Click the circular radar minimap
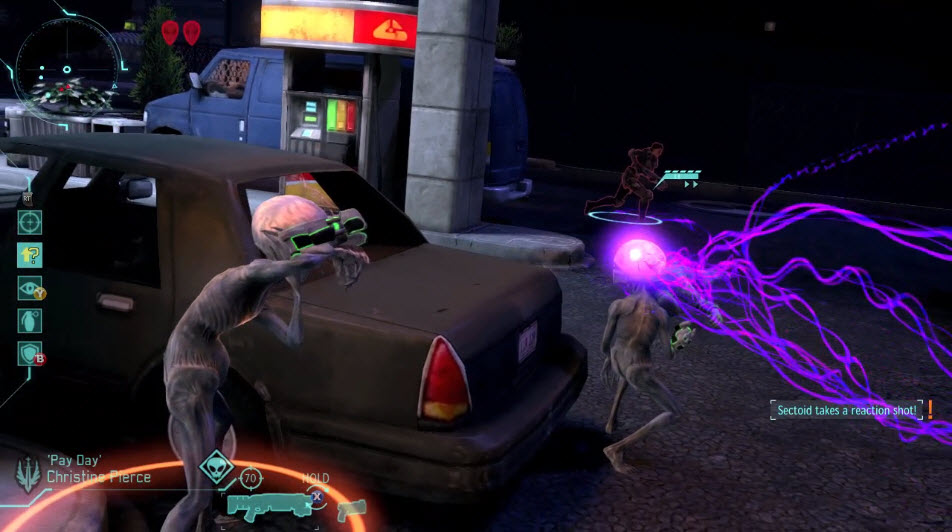The width and height of the screenshot is (952, 532). tap(68, 70)
